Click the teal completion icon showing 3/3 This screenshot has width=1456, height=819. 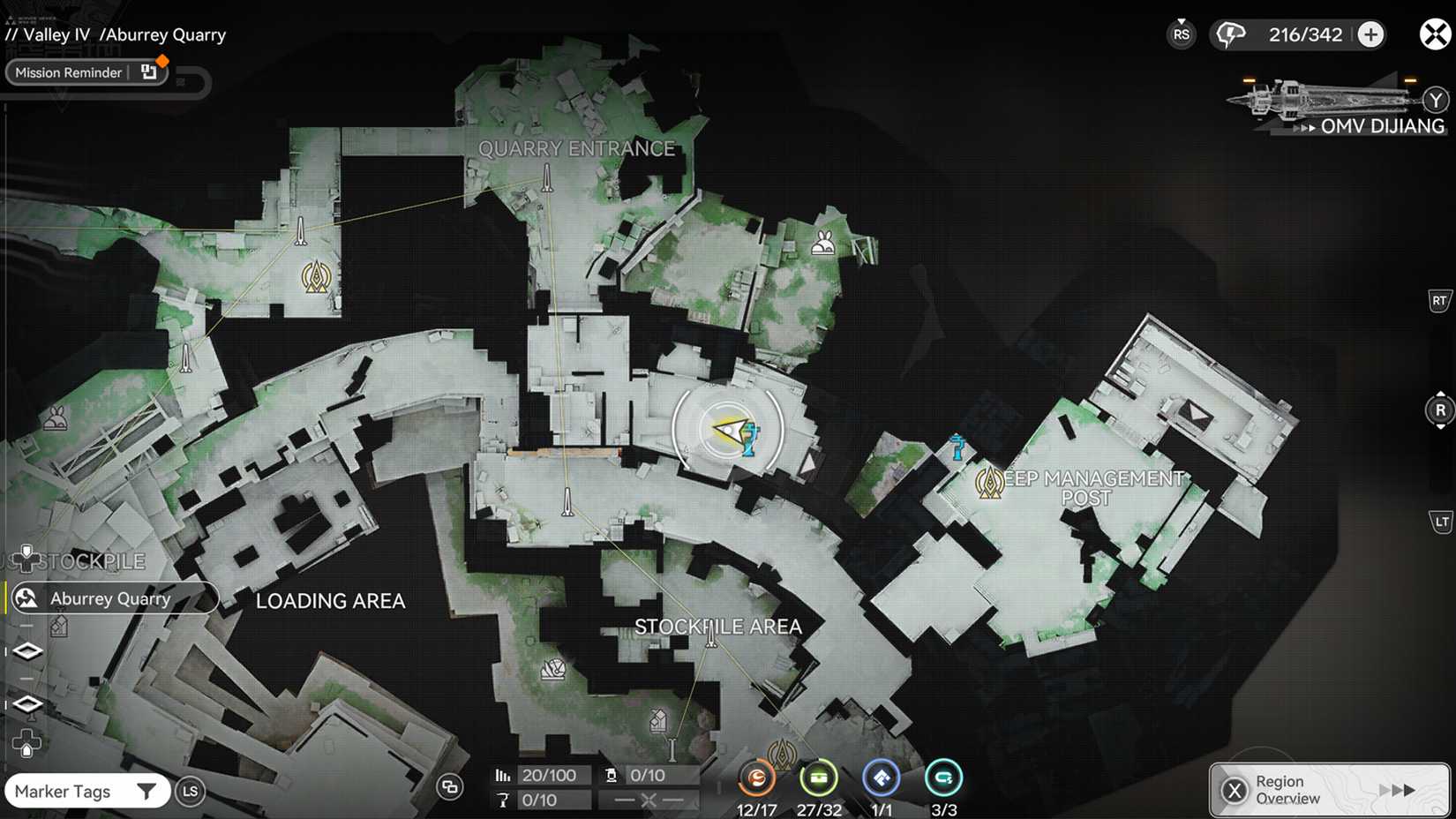(x=942, y=778)
